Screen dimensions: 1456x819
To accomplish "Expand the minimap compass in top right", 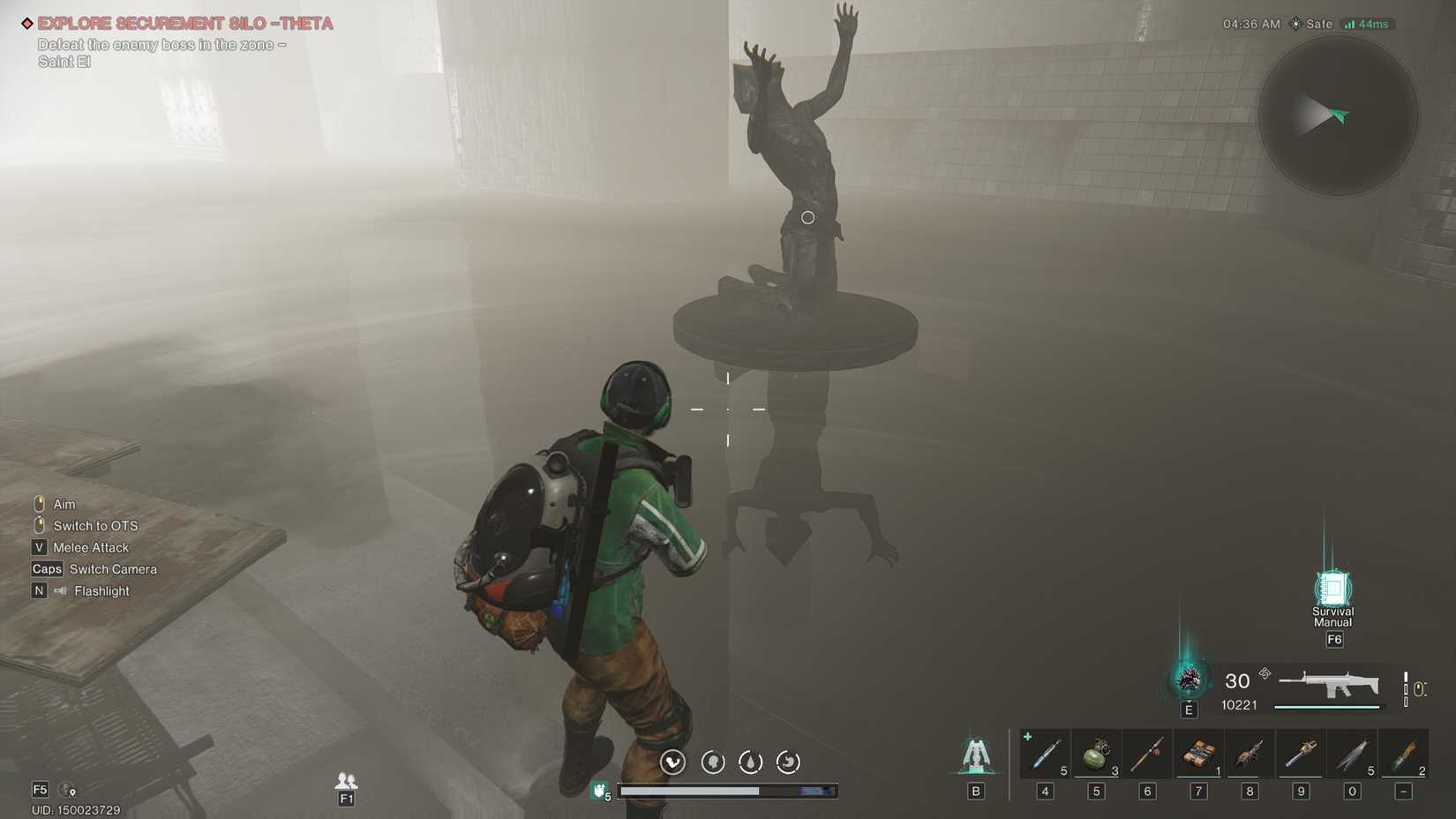I will coord(1338,115).
